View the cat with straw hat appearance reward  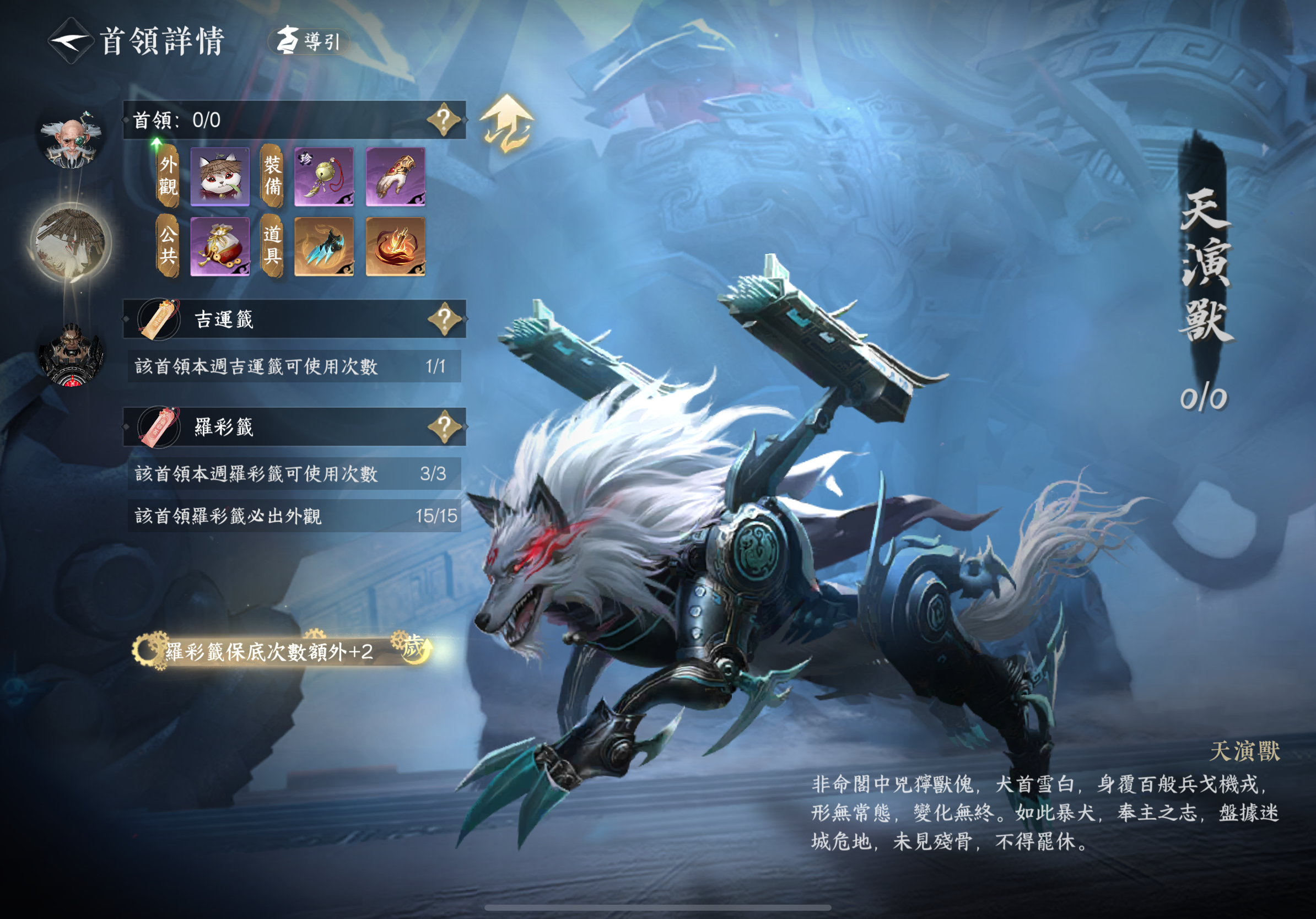(x=220, y=176)
